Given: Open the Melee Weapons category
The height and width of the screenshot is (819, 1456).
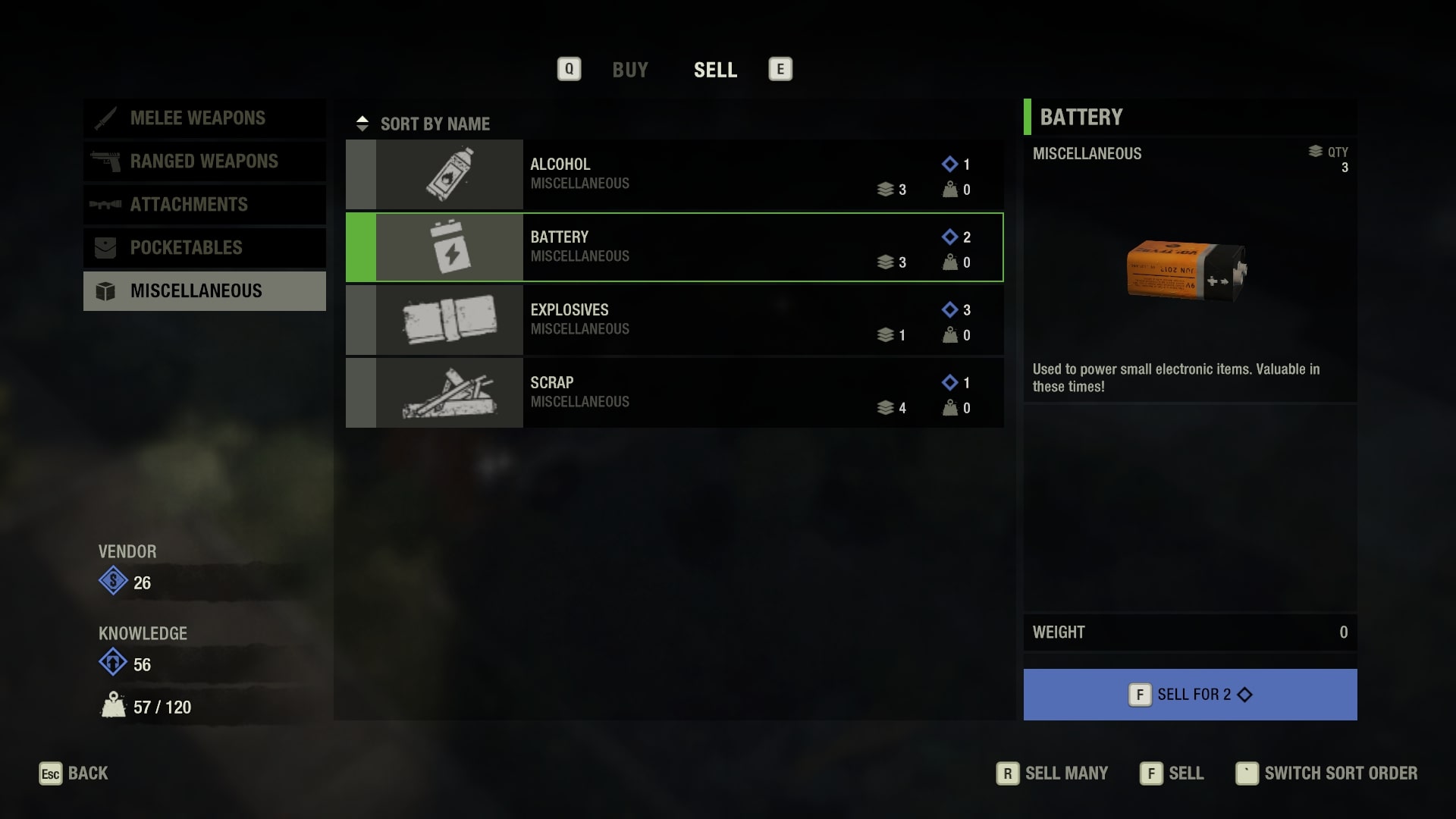Looking at the screenshot, I should coord(205,118).
